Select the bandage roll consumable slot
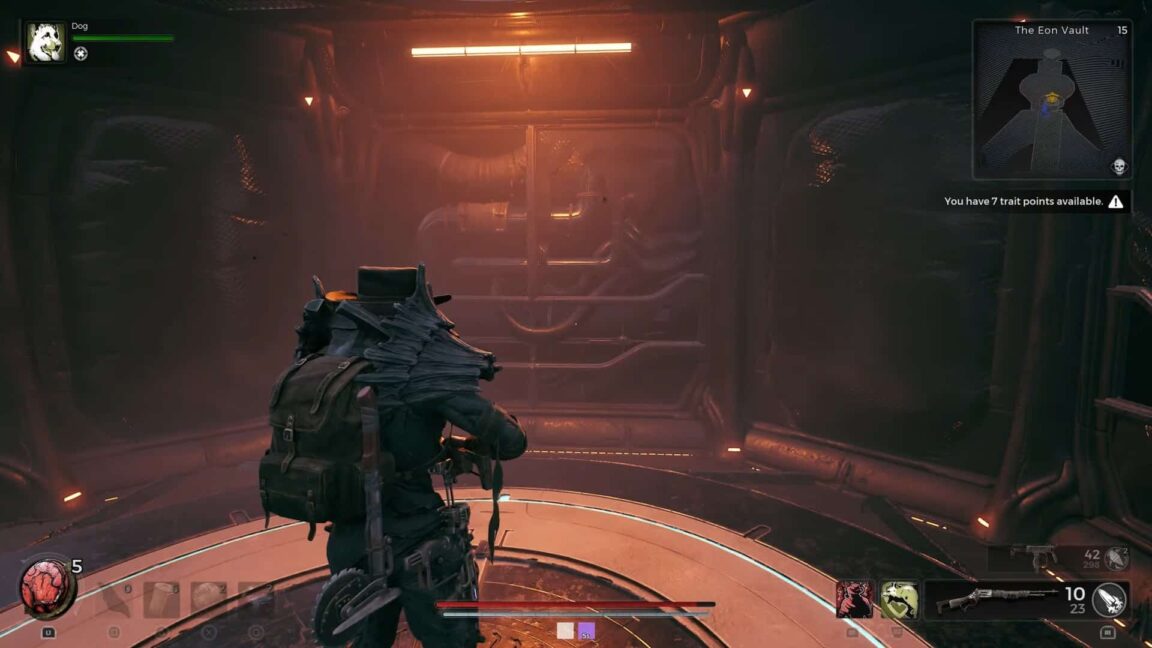 click(162, 599)
